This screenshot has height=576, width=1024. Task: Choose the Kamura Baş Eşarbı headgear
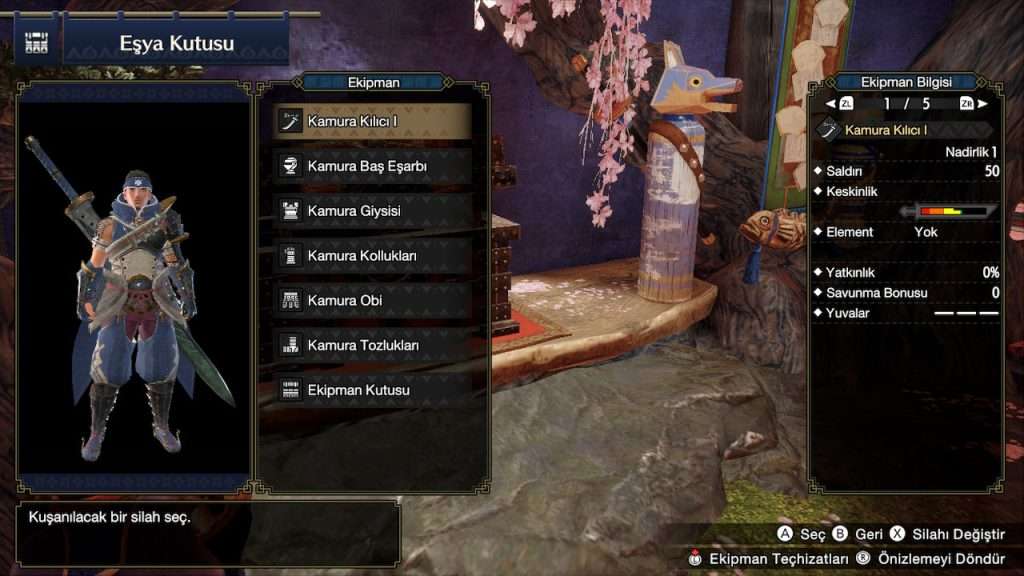pos(371,166)
